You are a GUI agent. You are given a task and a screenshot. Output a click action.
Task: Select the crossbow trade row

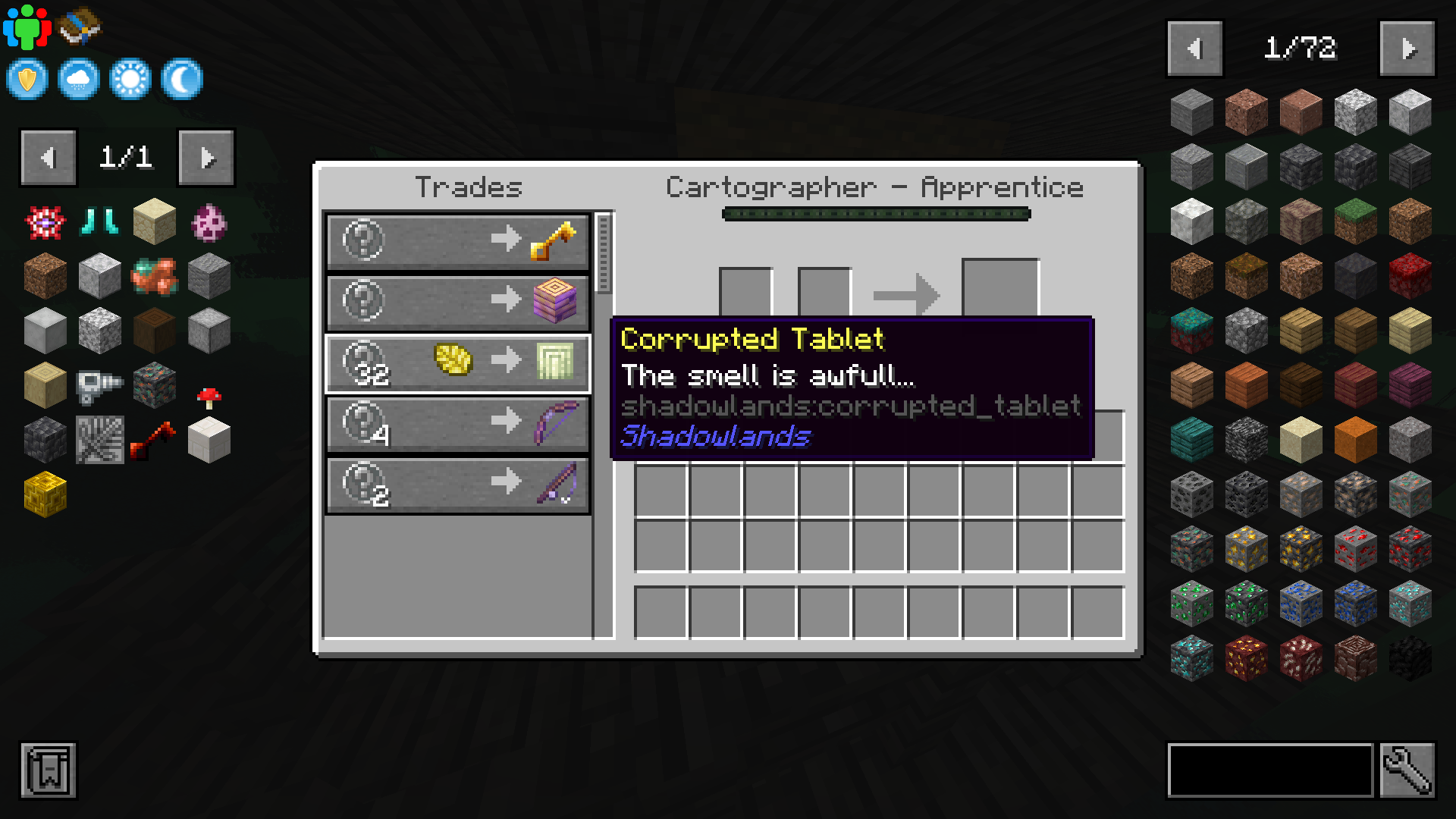(x=457, y=425)
